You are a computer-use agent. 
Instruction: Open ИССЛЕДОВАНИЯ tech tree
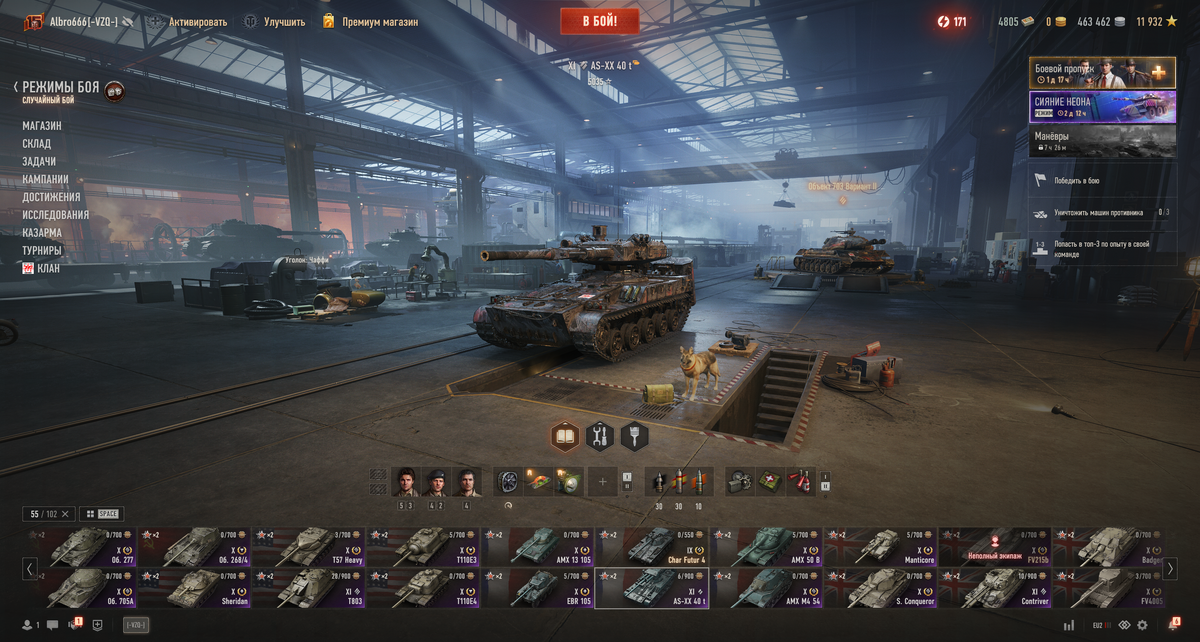pos(56,215)
